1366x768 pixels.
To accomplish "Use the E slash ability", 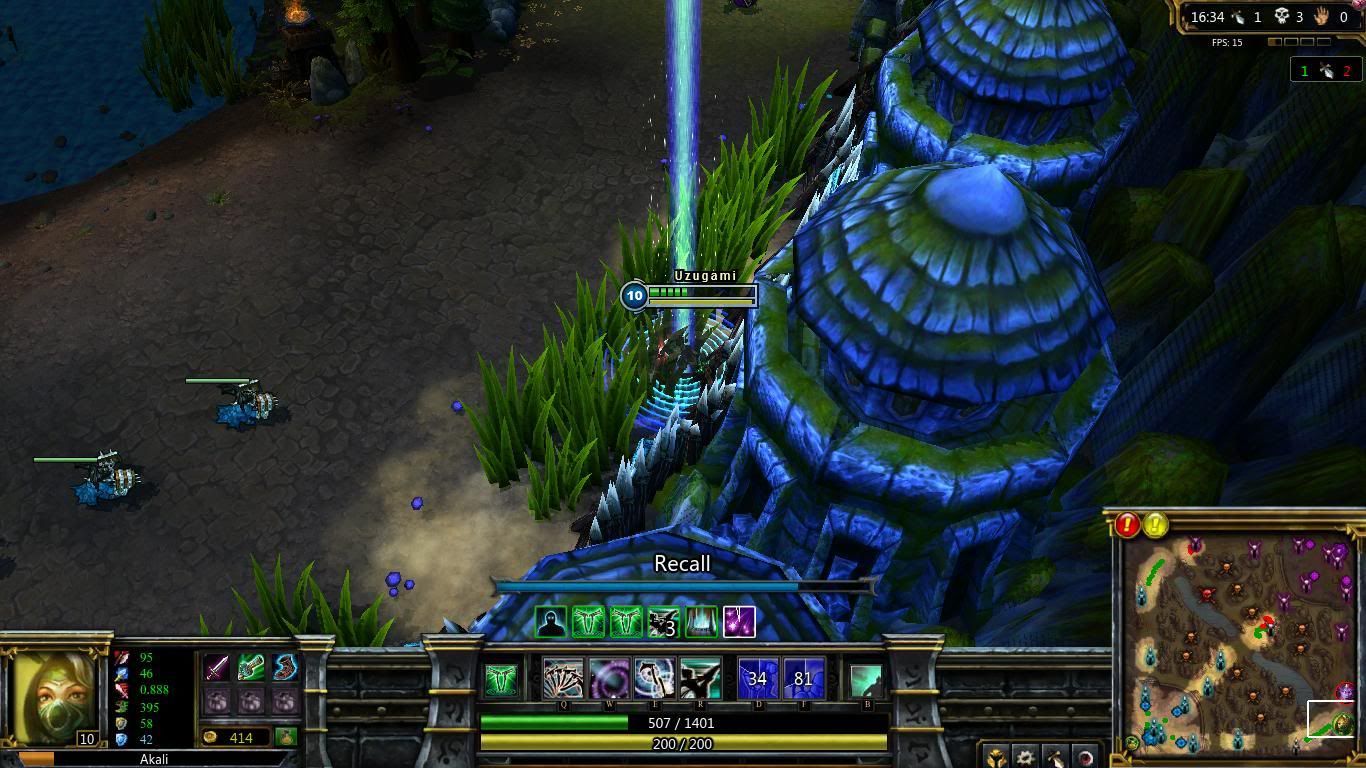I will 654,679.
